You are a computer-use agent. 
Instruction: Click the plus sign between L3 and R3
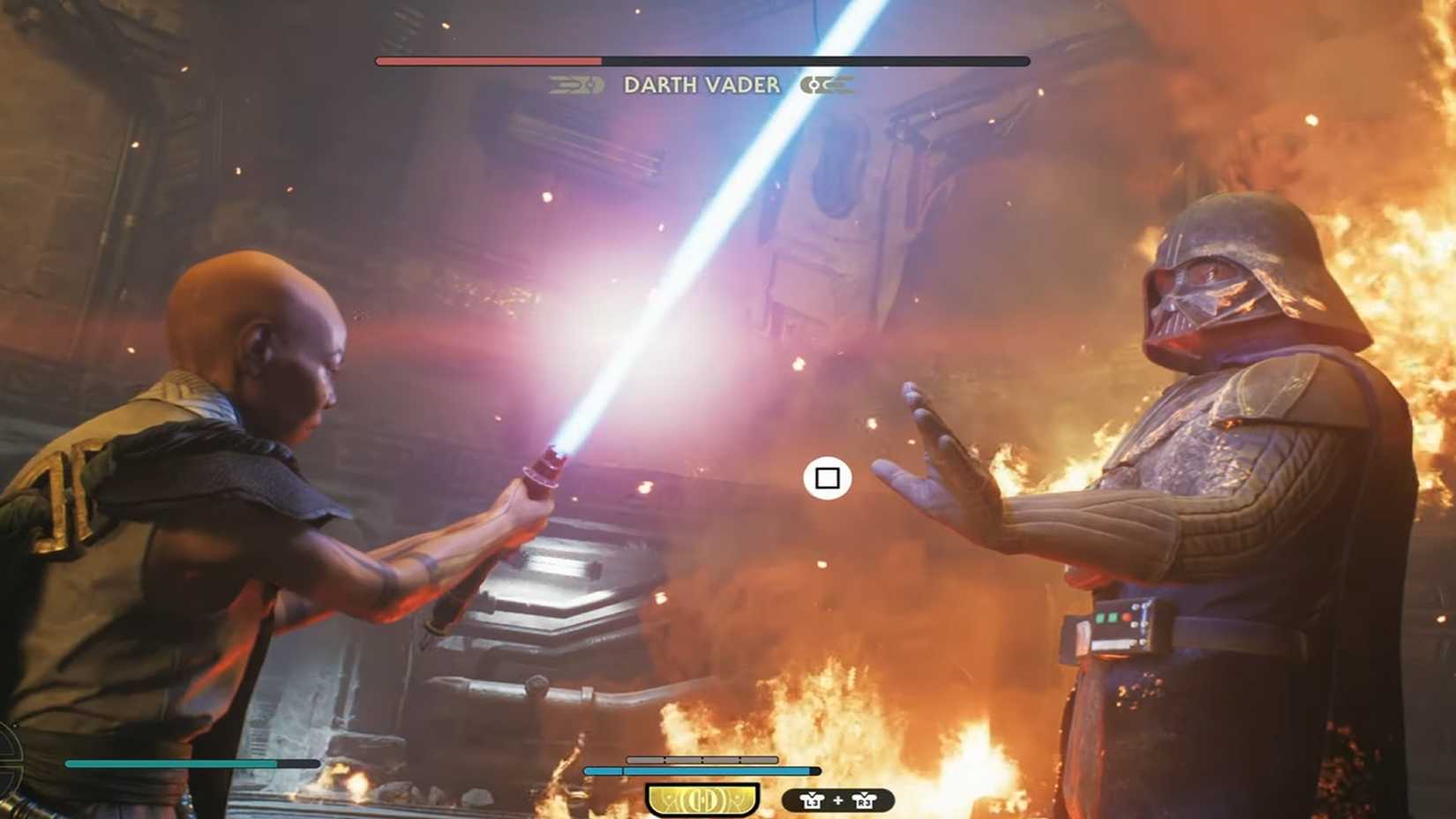(x=837, y=800)
